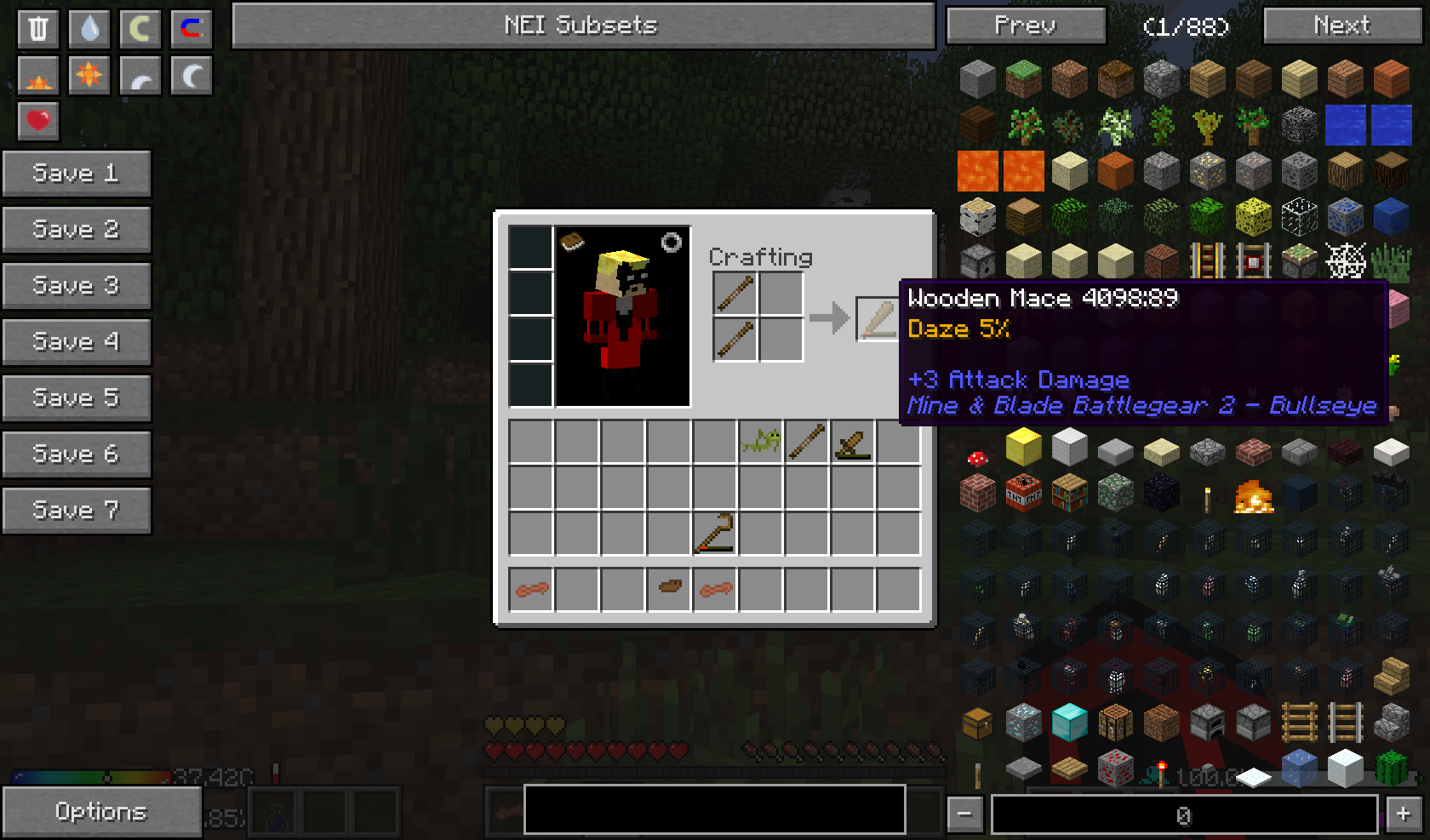
Task: Set time with the sun noon icon
Action: pyautogui.click(x=89, y=76)
